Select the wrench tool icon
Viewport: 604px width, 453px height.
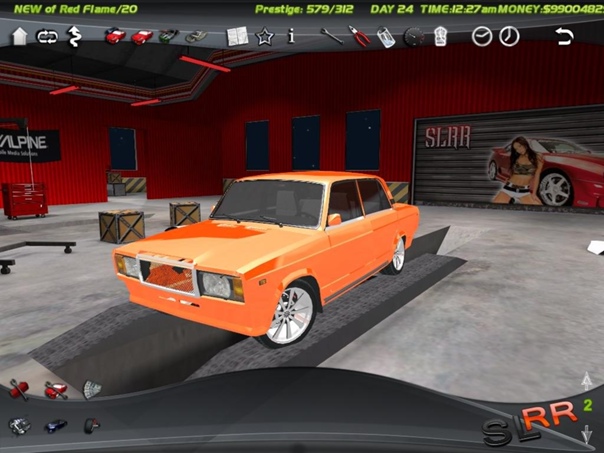pyautogui.click(x=331, y=37)
